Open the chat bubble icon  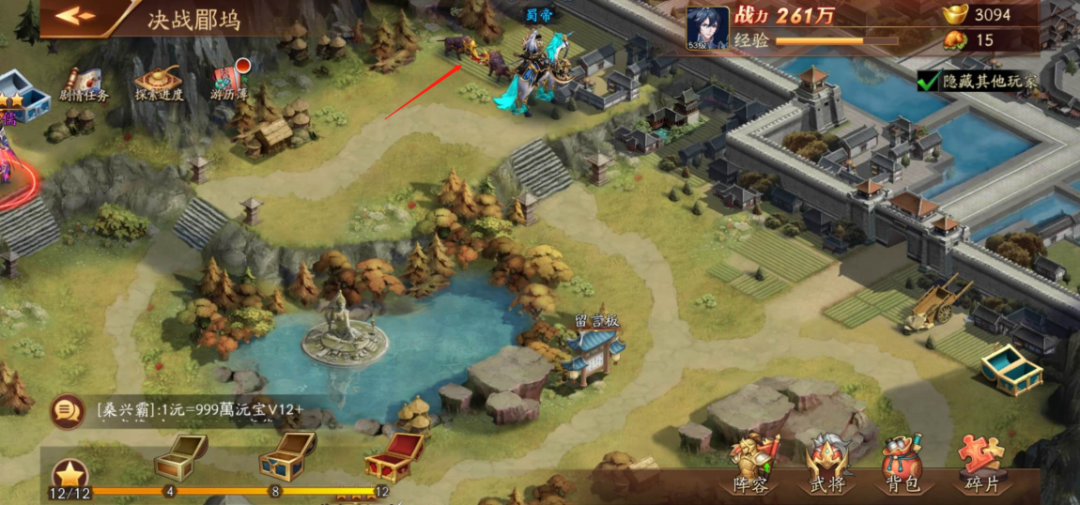[68, 410]
